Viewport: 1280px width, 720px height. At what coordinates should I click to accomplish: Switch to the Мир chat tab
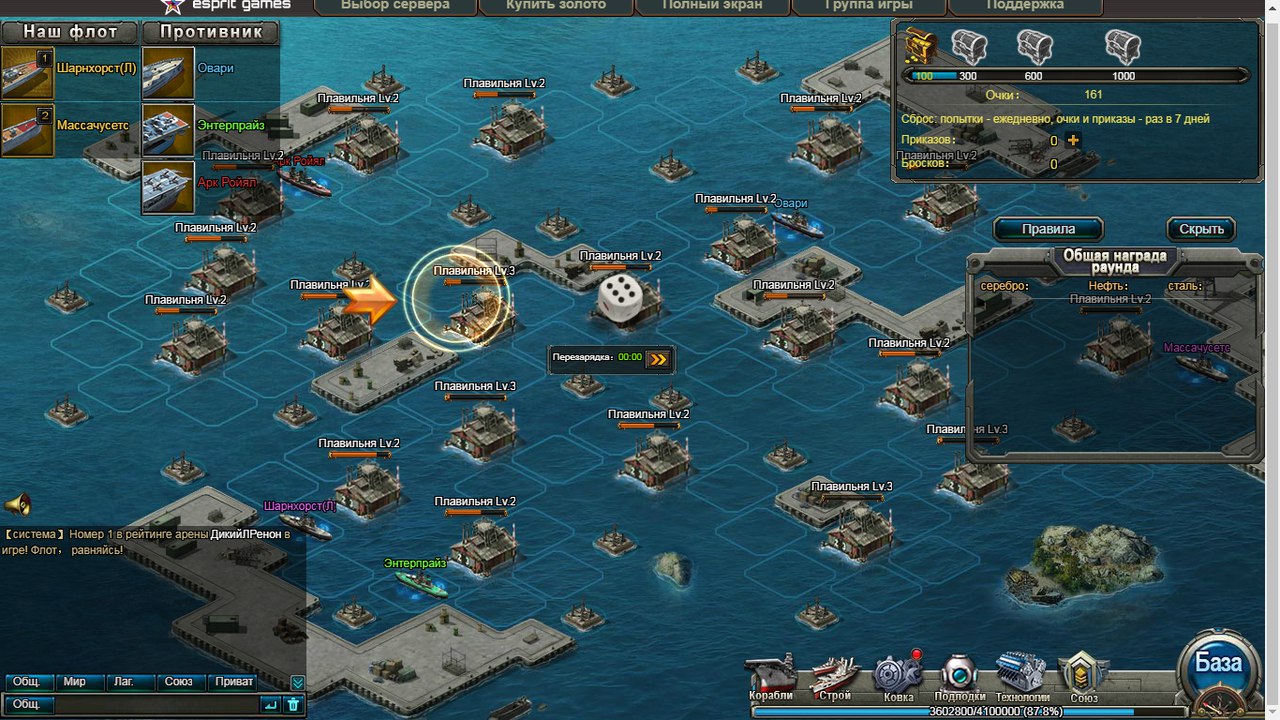point(75,682)
